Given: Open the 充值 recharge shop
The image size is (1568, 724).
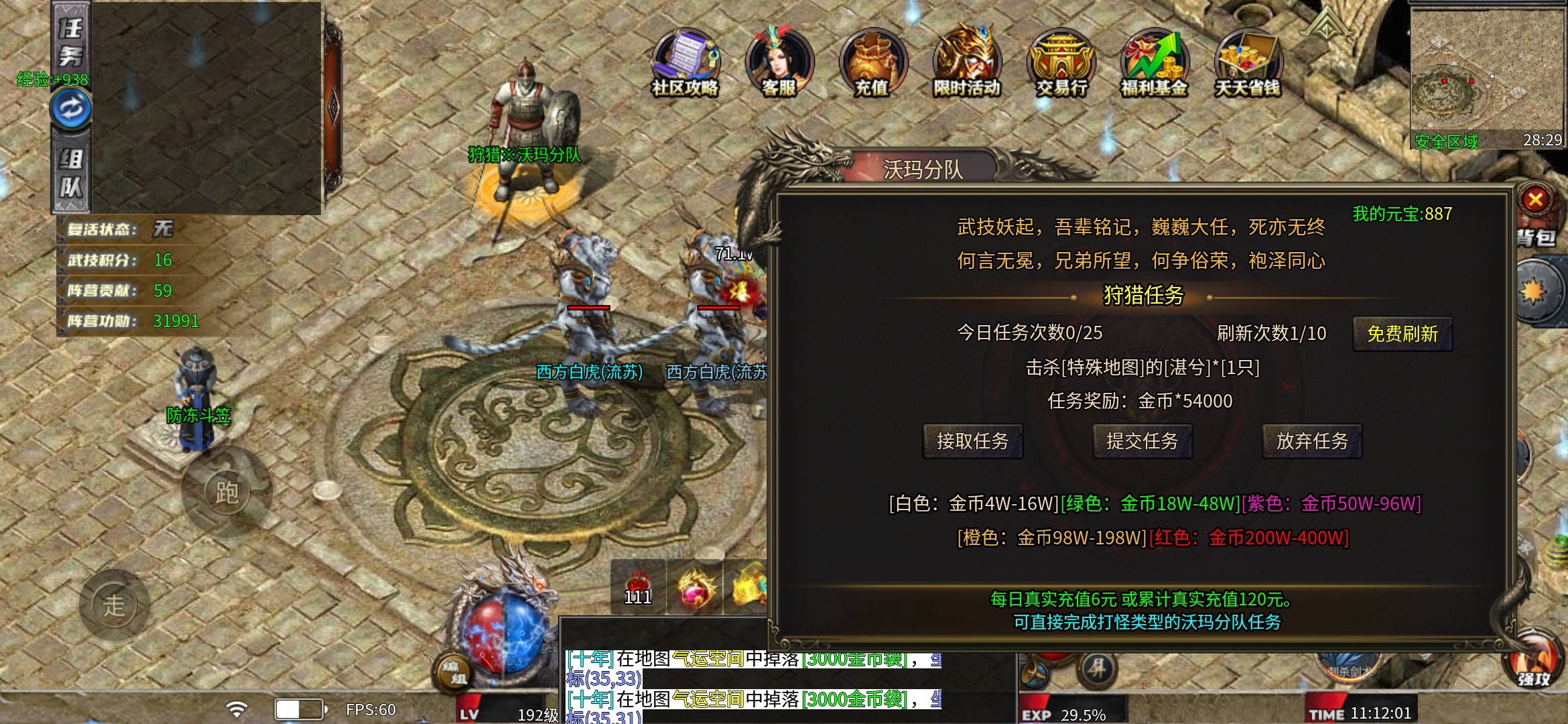Looking at the screenshot, I should (872, 64).
